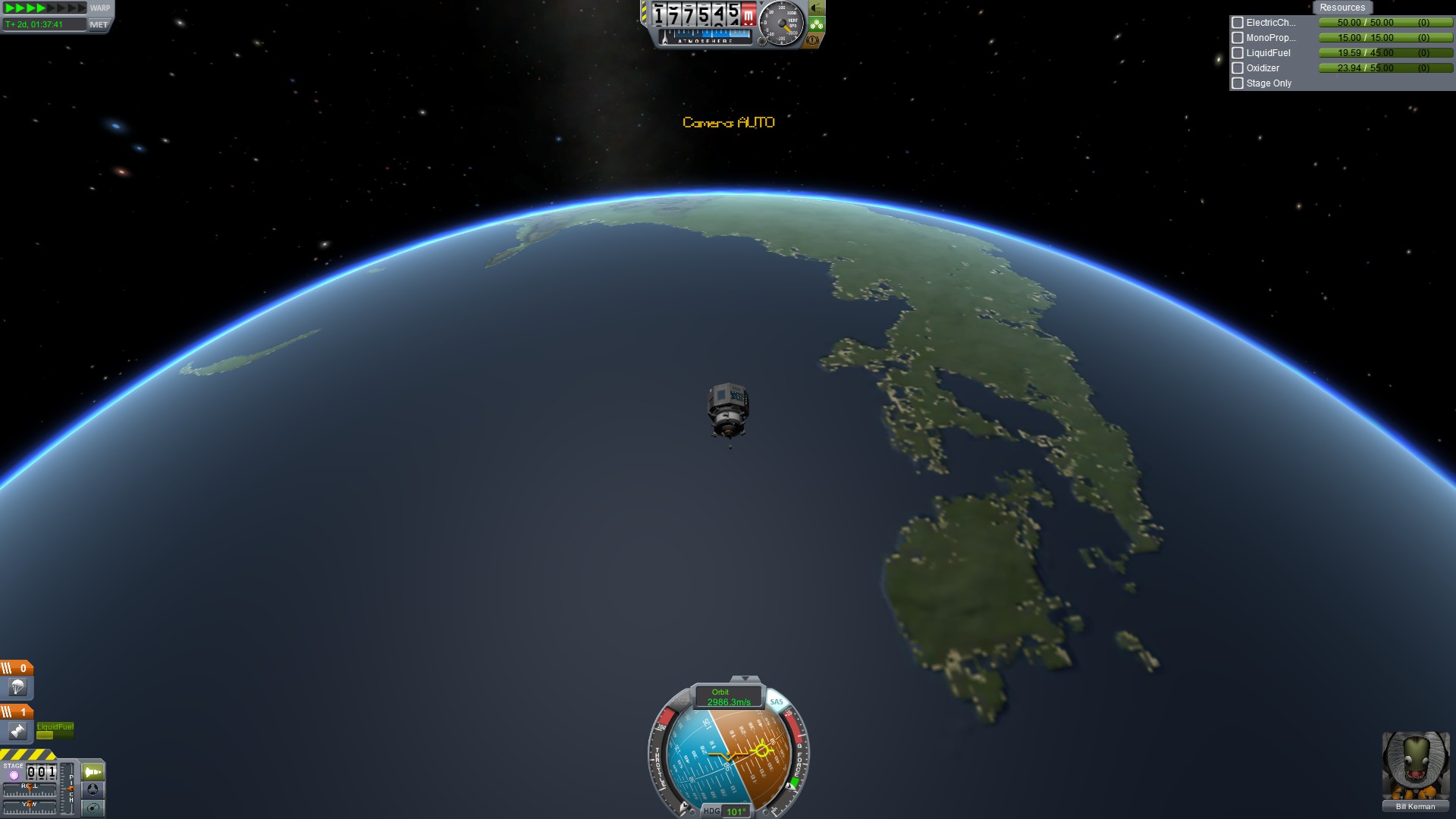Tick the Oxidizer resource checkbox
This screenshot has width=1456, height=819.
(1238, 68)
